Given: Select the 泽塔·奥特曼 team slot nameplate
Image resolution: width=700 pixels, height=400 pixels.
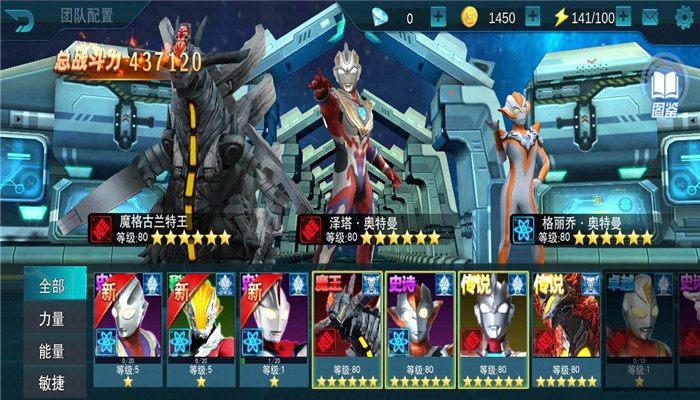Looking at the screenshot, I should click(x=370, y=229).
